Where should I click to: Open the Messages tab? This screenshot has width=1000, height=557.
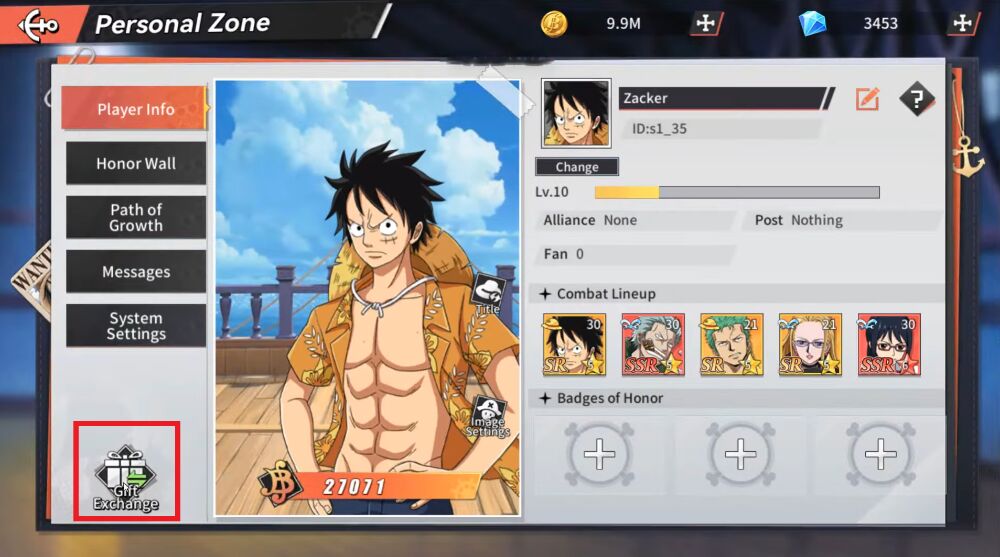136,272
